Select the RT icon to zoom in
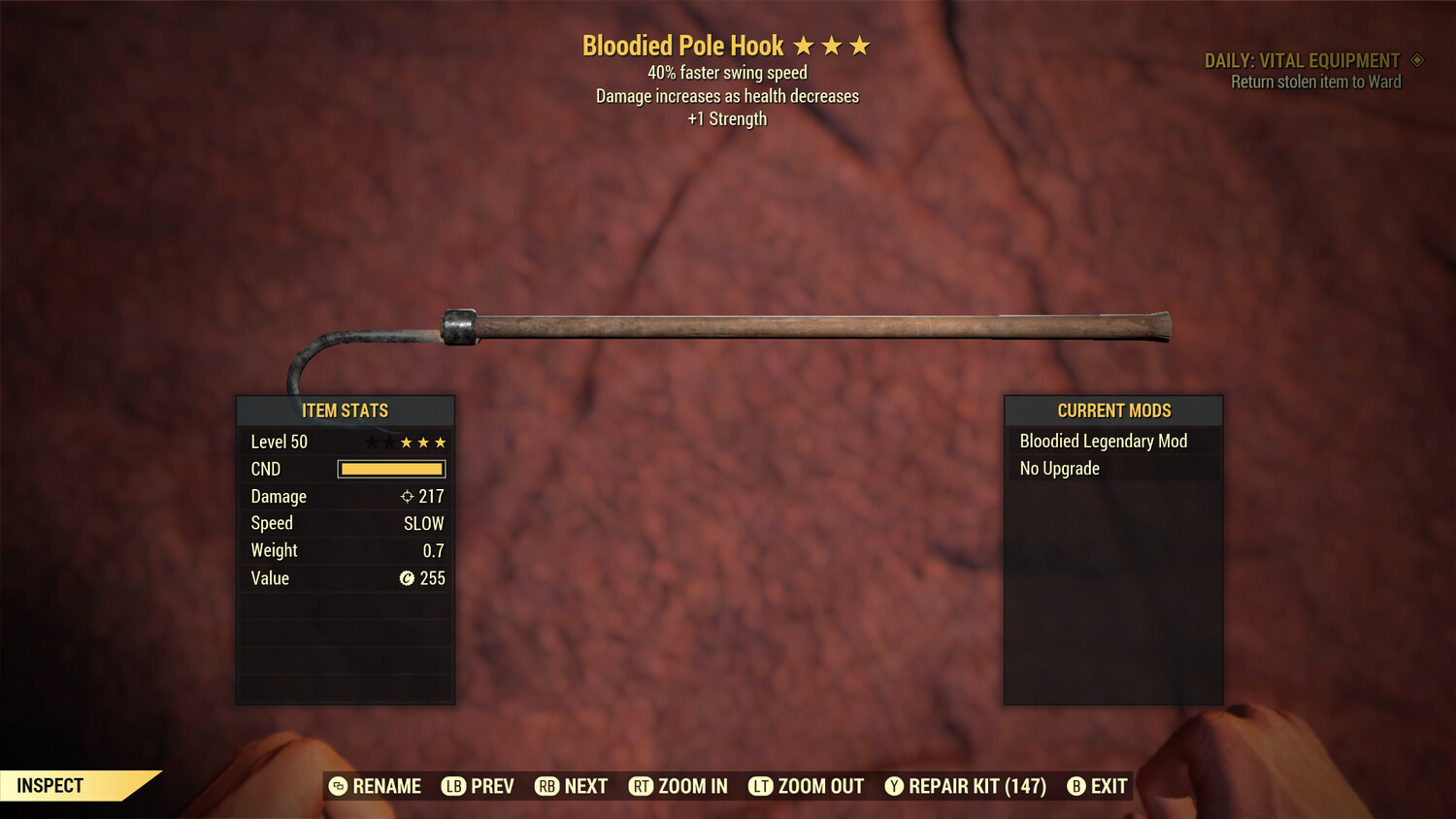 pos(642,786)
